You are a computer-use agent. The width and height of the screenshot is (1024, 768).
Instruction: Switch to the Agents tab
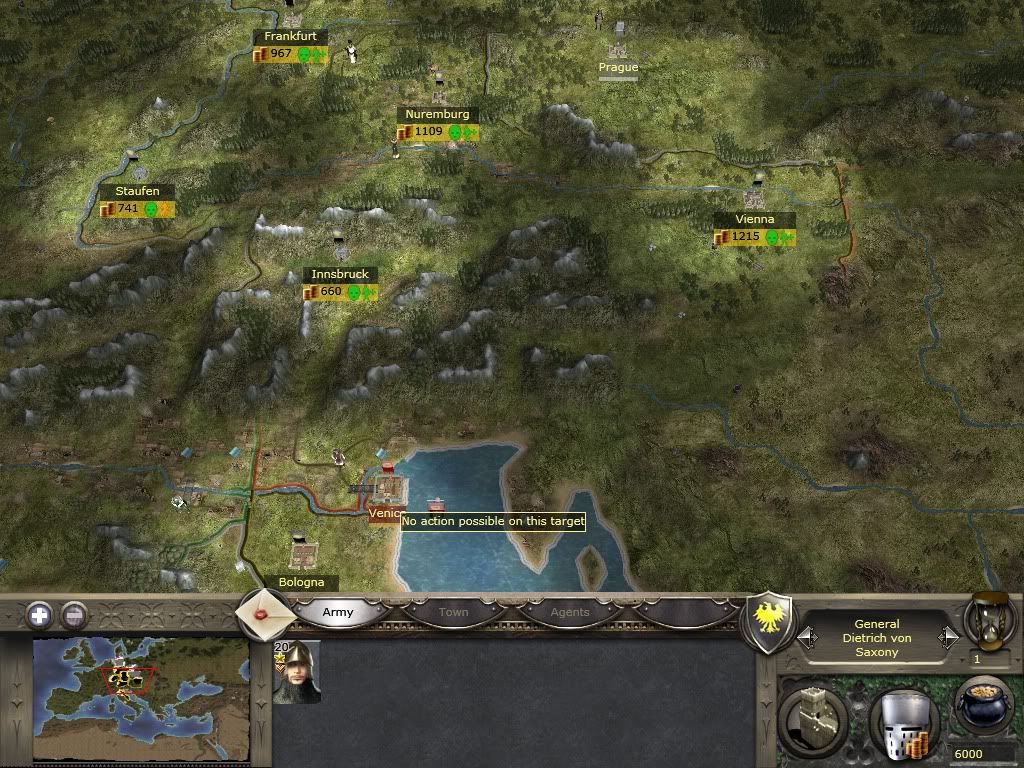pos(570,612)
